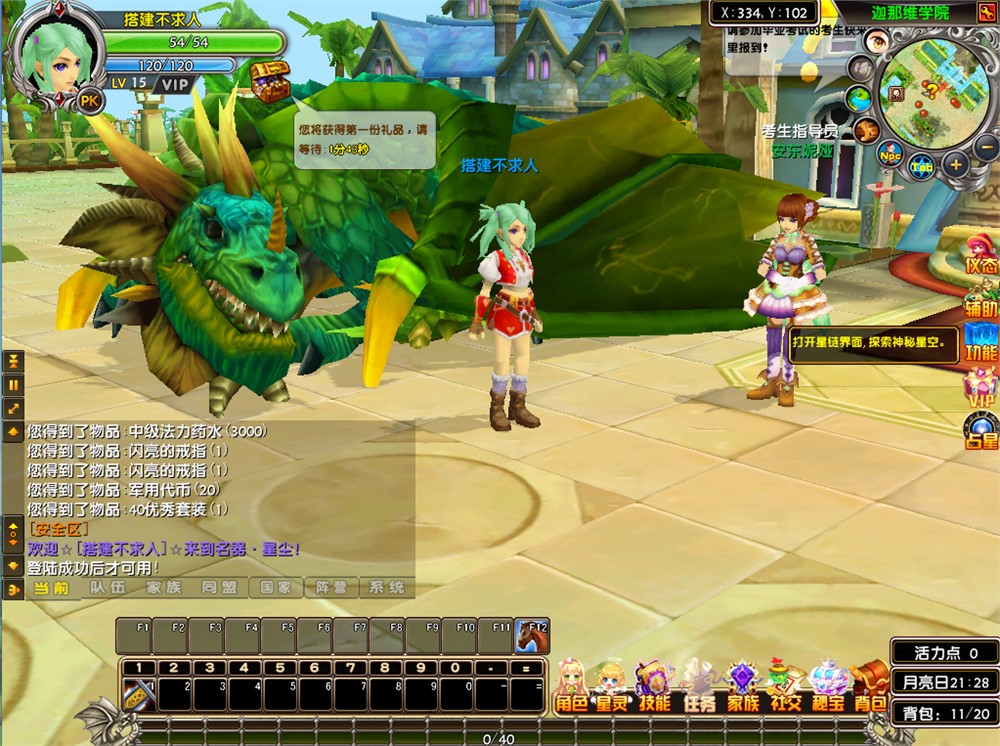Click the Tab target button below minimap
This screenshot has width=1000, height=746.
(922, 166)
